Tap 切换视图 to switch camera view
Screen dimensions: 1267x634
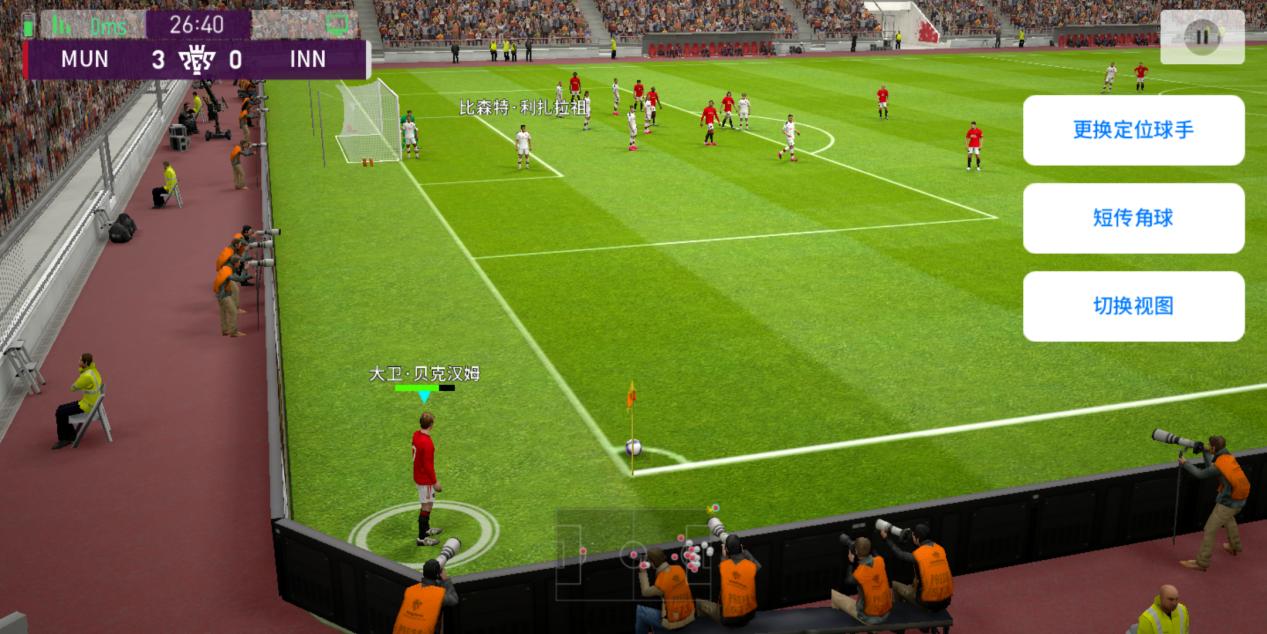pyautogui.click(x=1133, y=306)
